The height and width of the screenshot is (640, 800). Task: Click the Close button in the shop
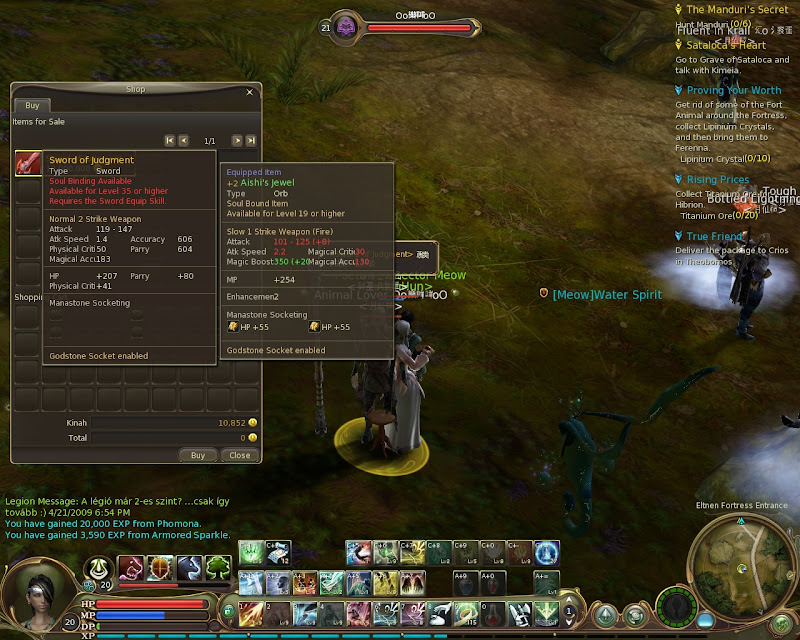coord(240,455)
